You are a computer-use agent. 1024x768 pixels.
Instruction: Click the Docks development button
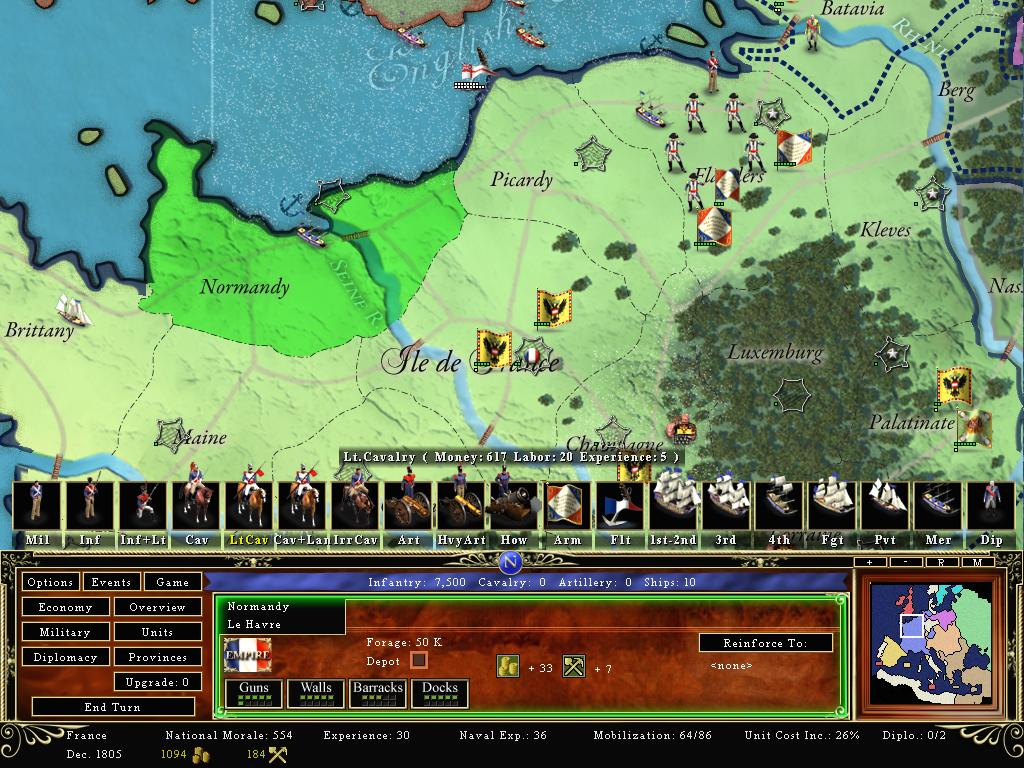(439, 692)
